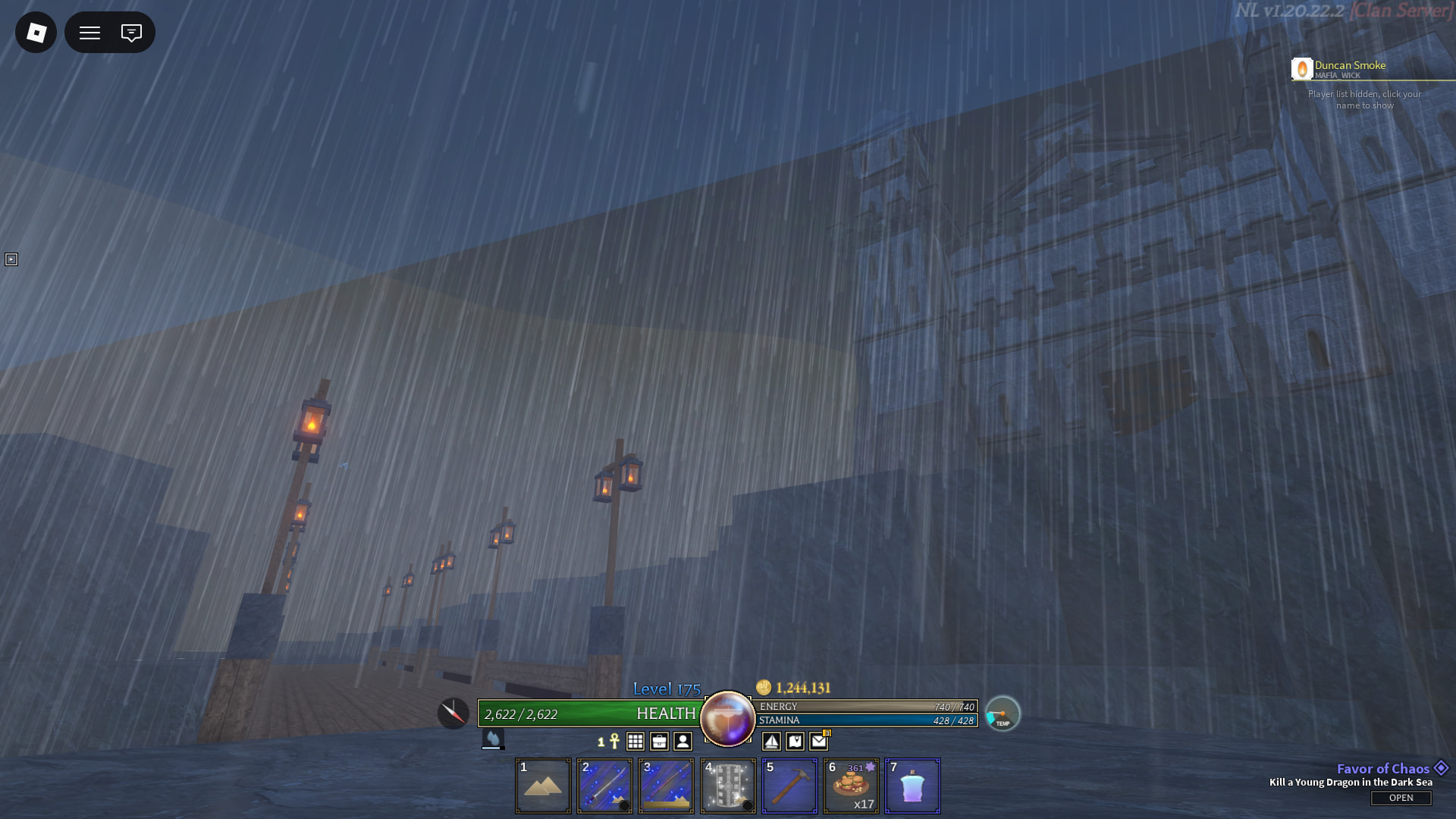This screenshot has height=819, width=1456.
Task: Open the grid menu icon
Action: 635,741
